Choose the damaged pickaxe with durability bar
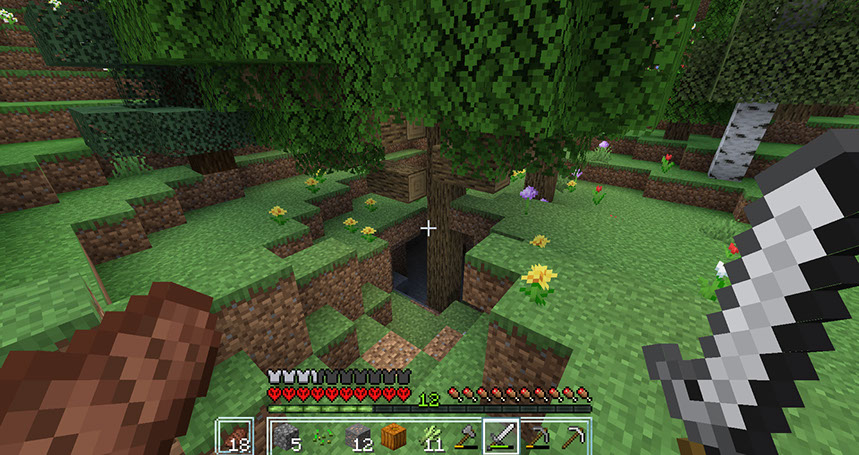 [x=536, y=436]
